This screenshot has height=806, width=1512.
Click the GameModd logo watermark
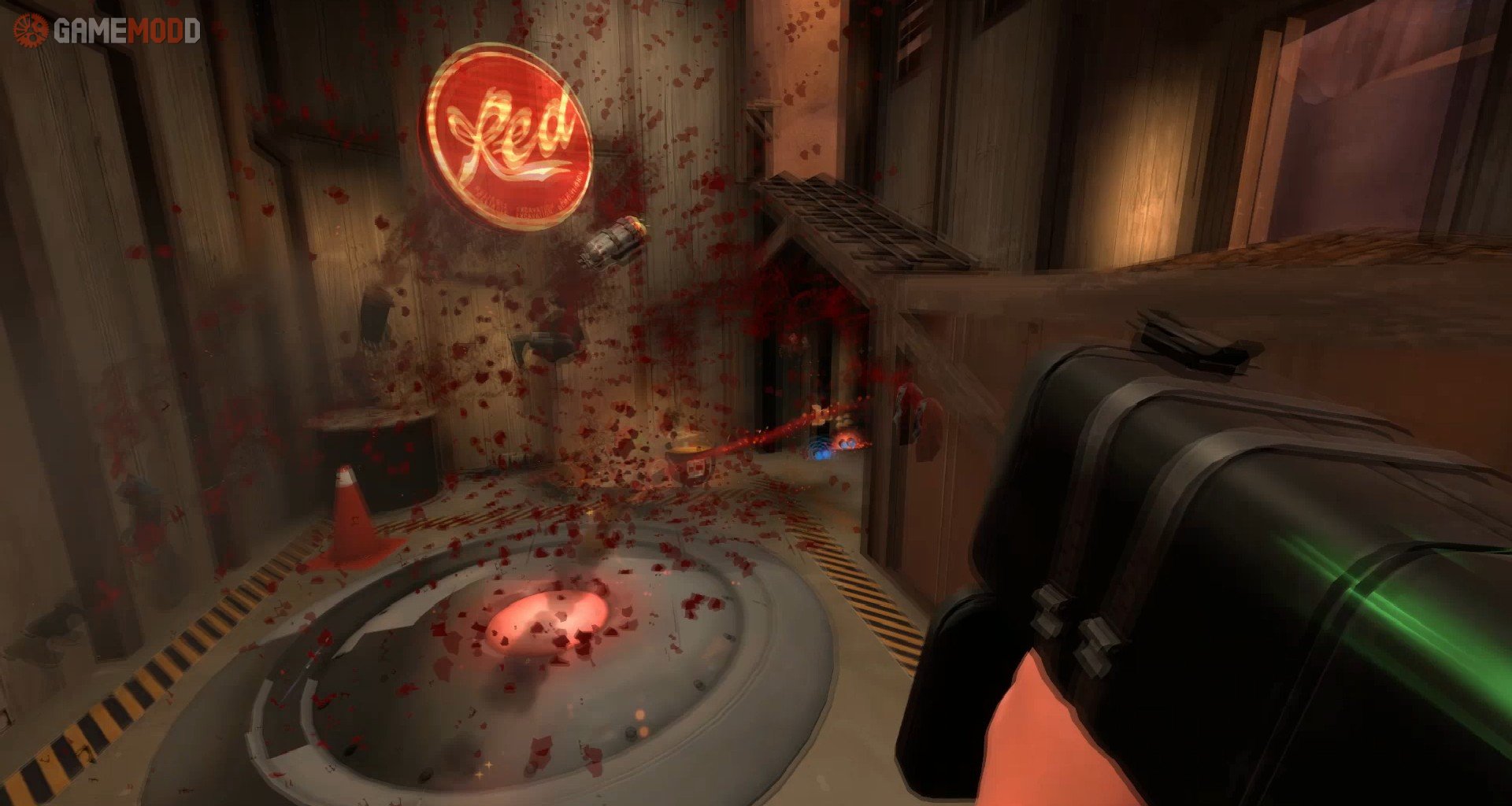[x=107, y=31]
